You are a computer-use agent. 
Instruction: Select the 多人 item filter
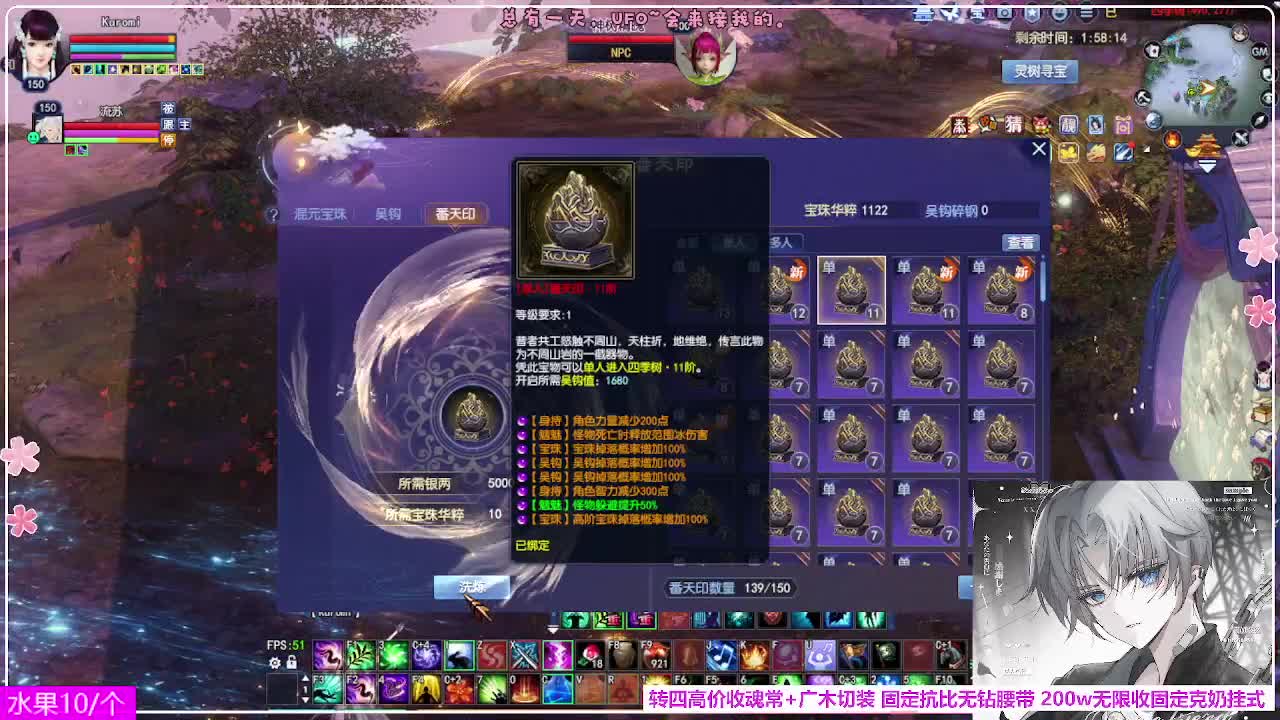point(784,241)
